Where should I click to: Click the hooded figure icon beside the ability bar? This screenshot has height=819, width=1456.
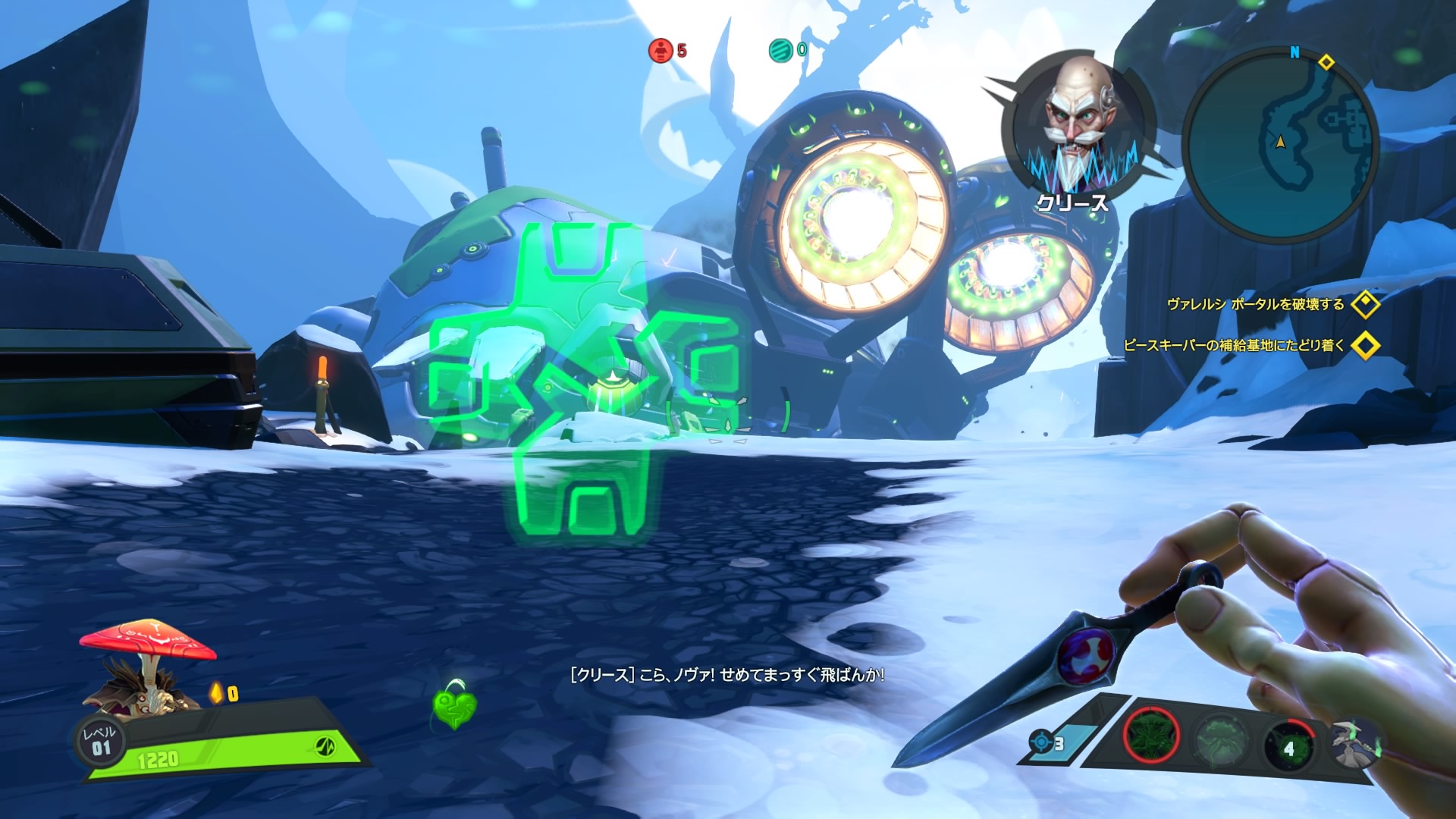[1355, 743]
